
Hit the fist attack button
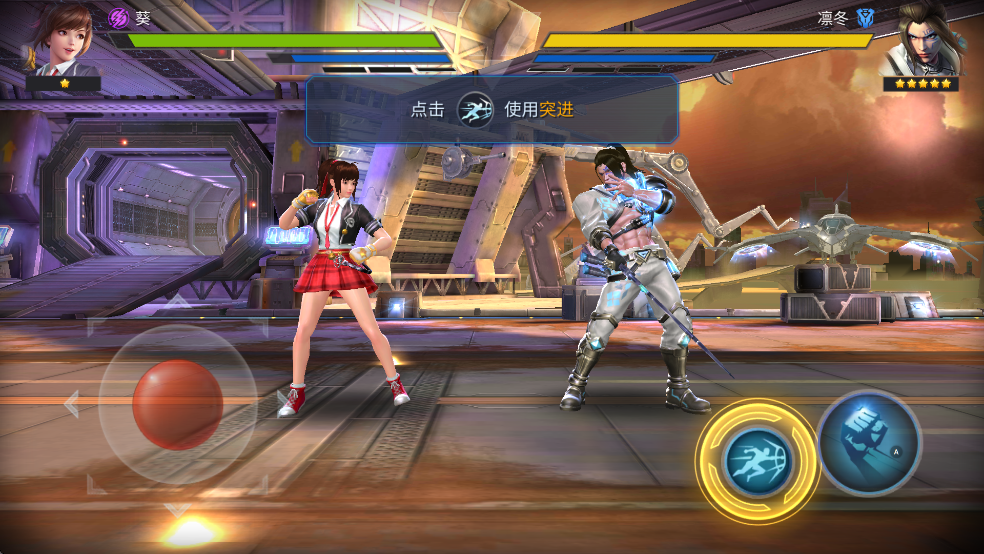[868, 441]
